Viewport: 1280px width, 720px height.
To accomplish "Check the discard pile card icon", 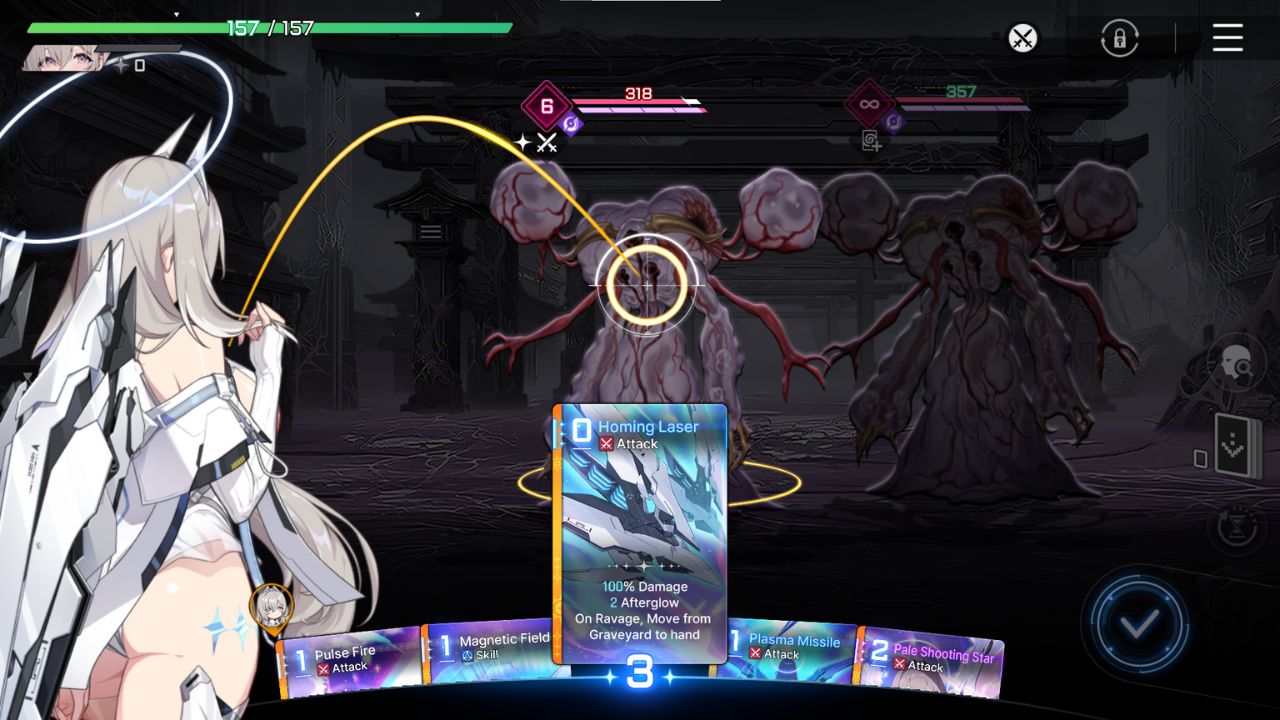I will [x=1200, y=458].
